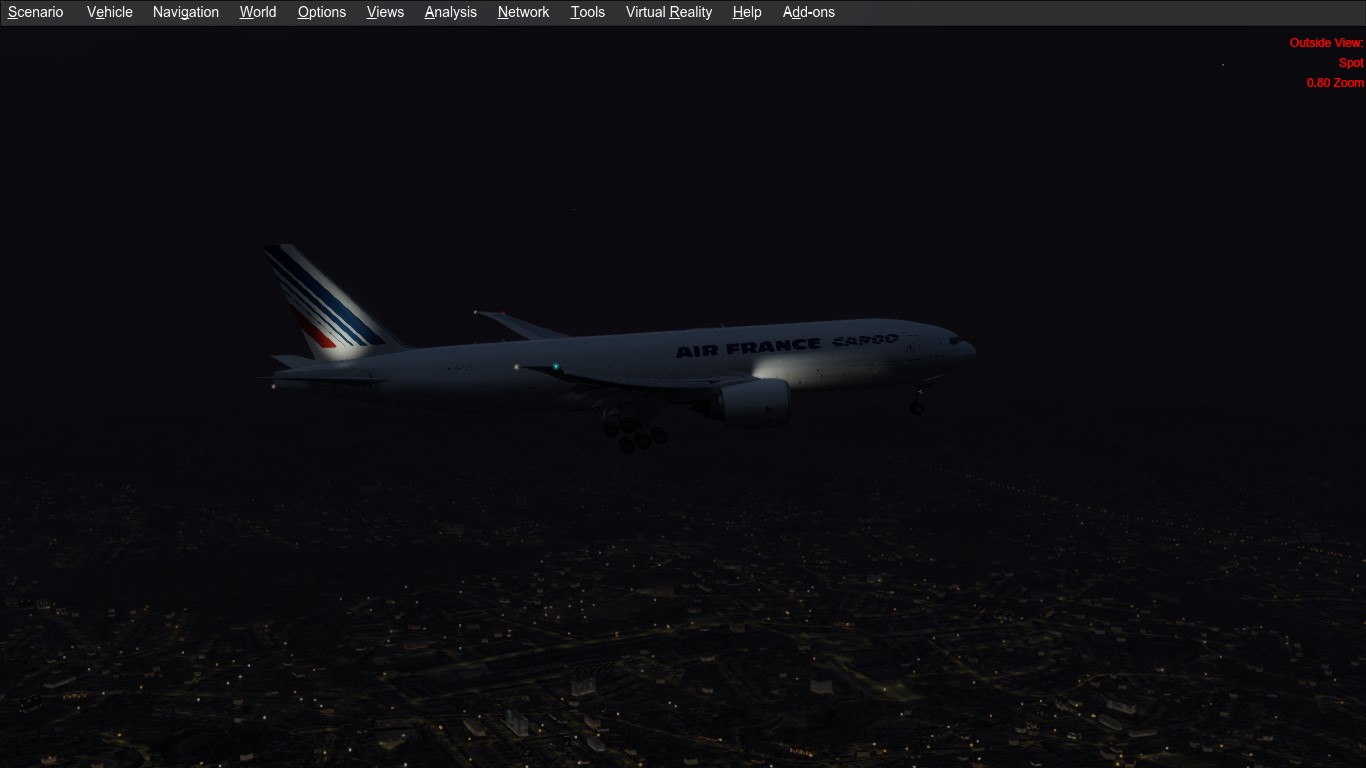Open the Add-ons menu

[809, 12]
